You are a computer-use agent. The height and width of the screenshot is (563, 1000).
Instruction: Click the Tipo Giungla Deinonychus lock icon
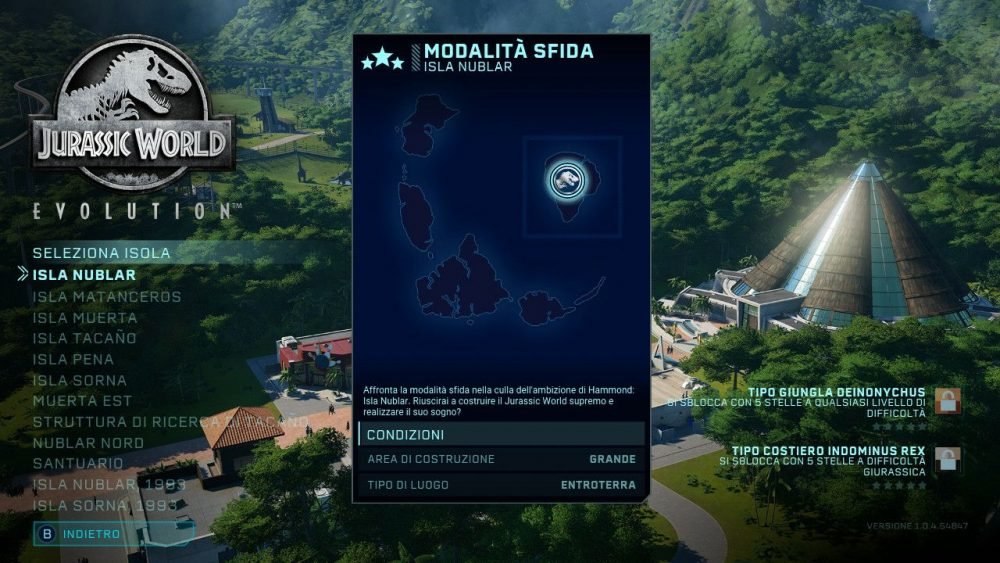pyautogui.click(x=947, y=401)
